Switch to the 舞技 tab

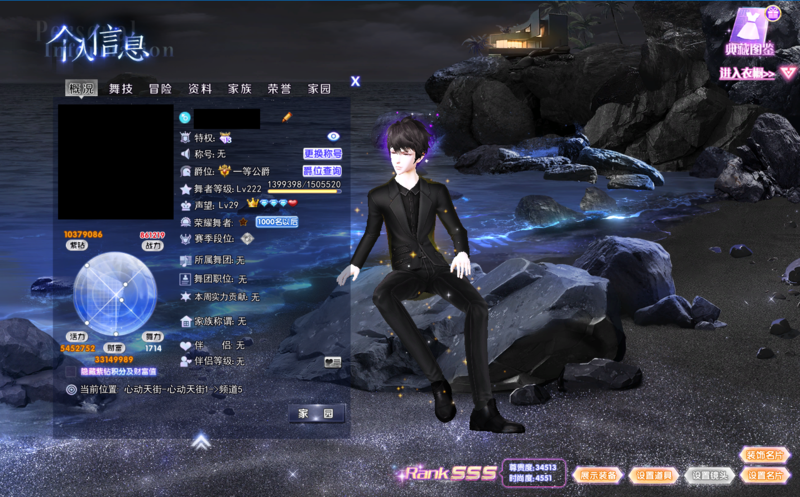click(x=121, y=89)
